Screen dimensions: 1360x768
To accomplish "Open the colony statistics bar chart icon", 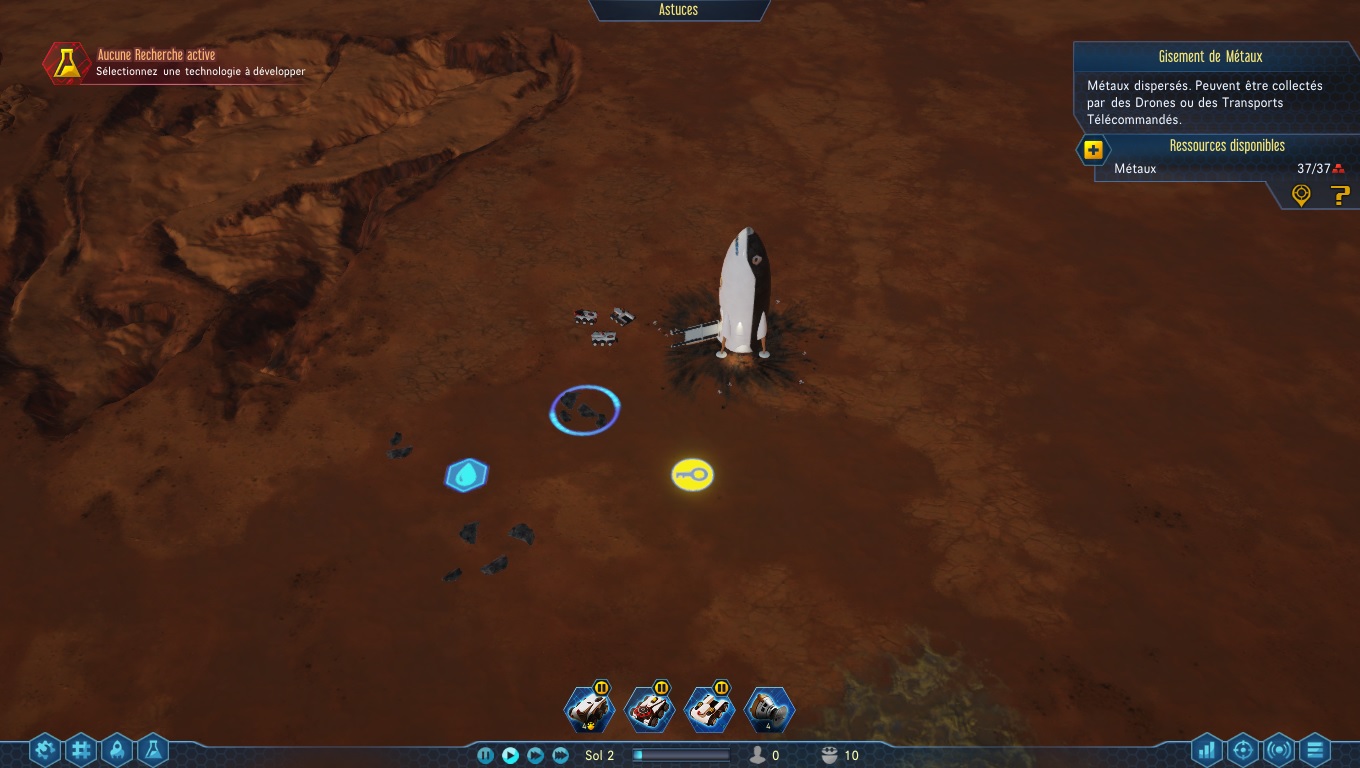I will click(x=1205, y=750).
